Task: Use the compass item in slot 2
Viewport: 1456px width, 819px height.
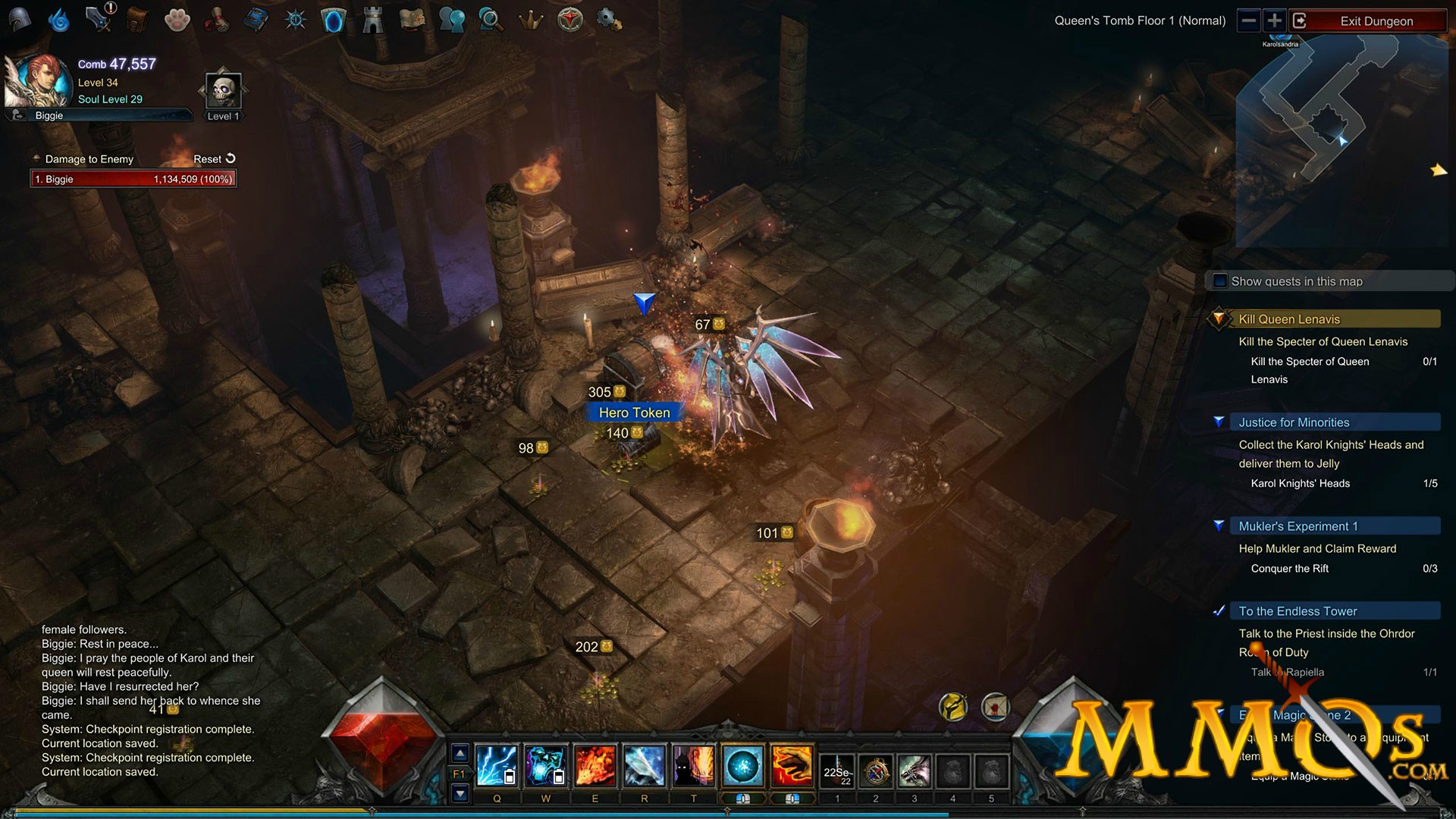Action: (876, 772)
